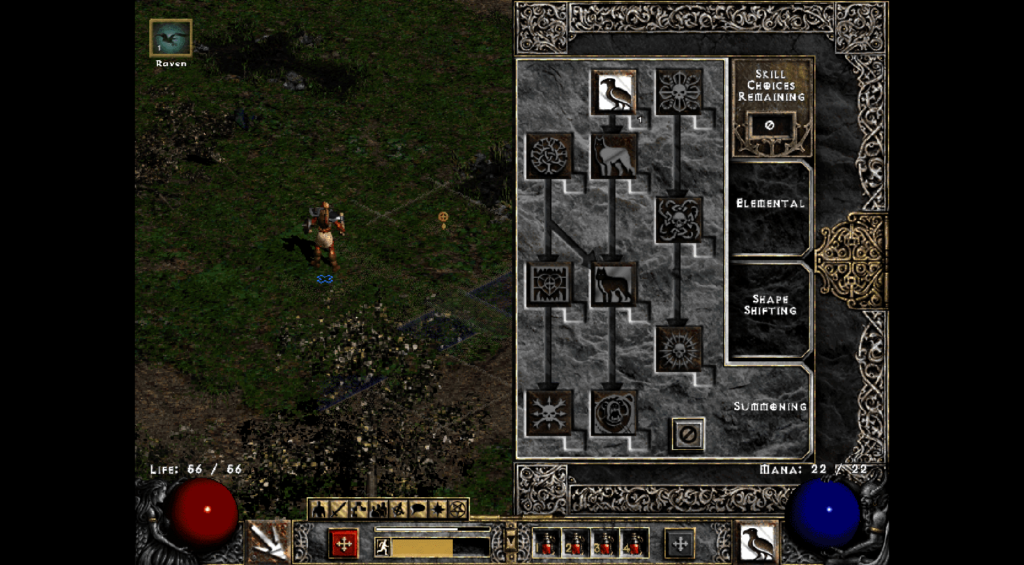Toggle the run/walk icon
The width and height of the screenshot is (1024, 565).
[x=382, y=546]
